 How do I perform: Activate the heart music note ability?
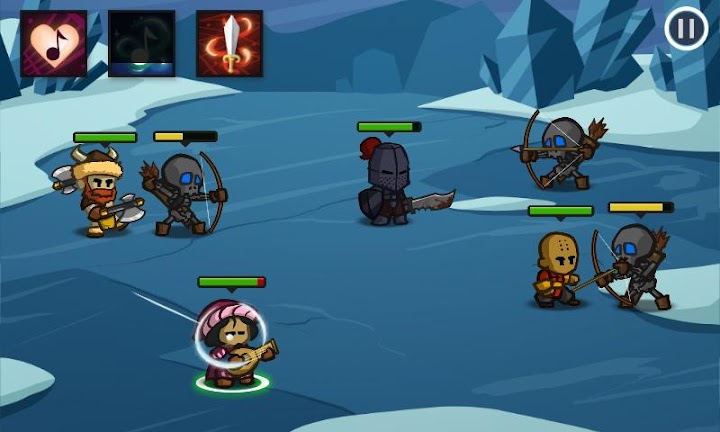point(54,44)
